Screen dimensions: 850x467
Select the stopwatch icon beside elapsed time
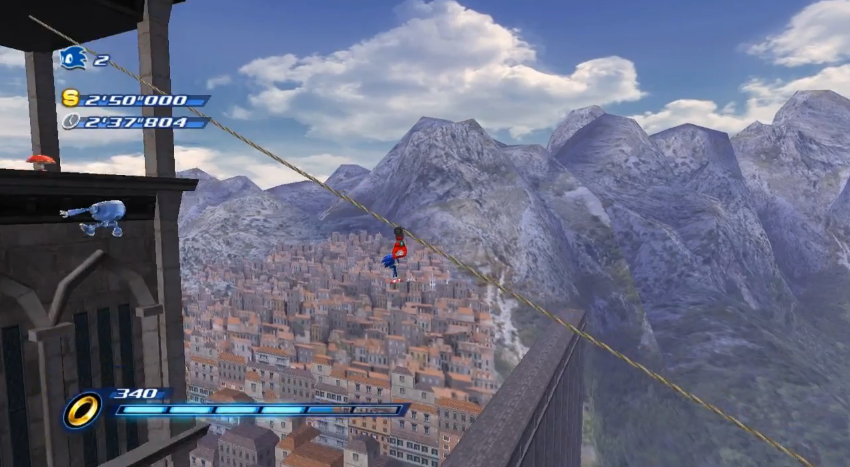tap(70, 121)
